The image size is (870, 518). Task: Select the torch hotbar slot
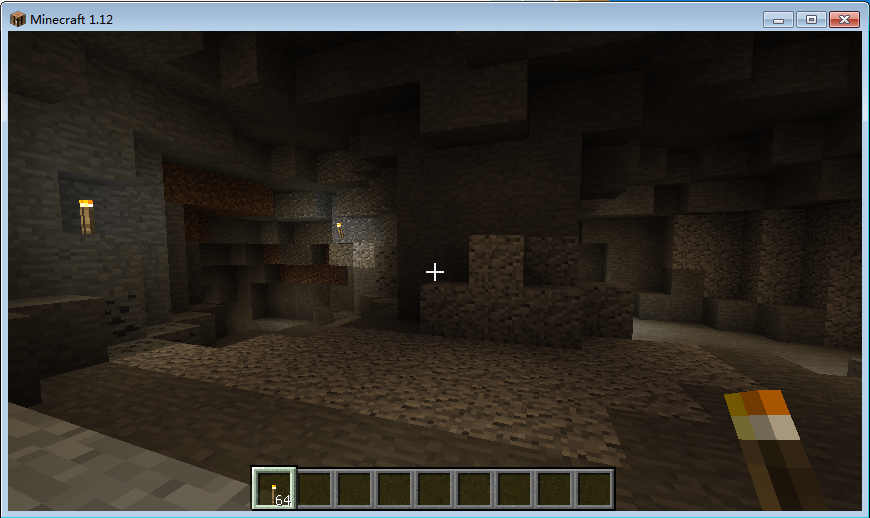[274, 489]
